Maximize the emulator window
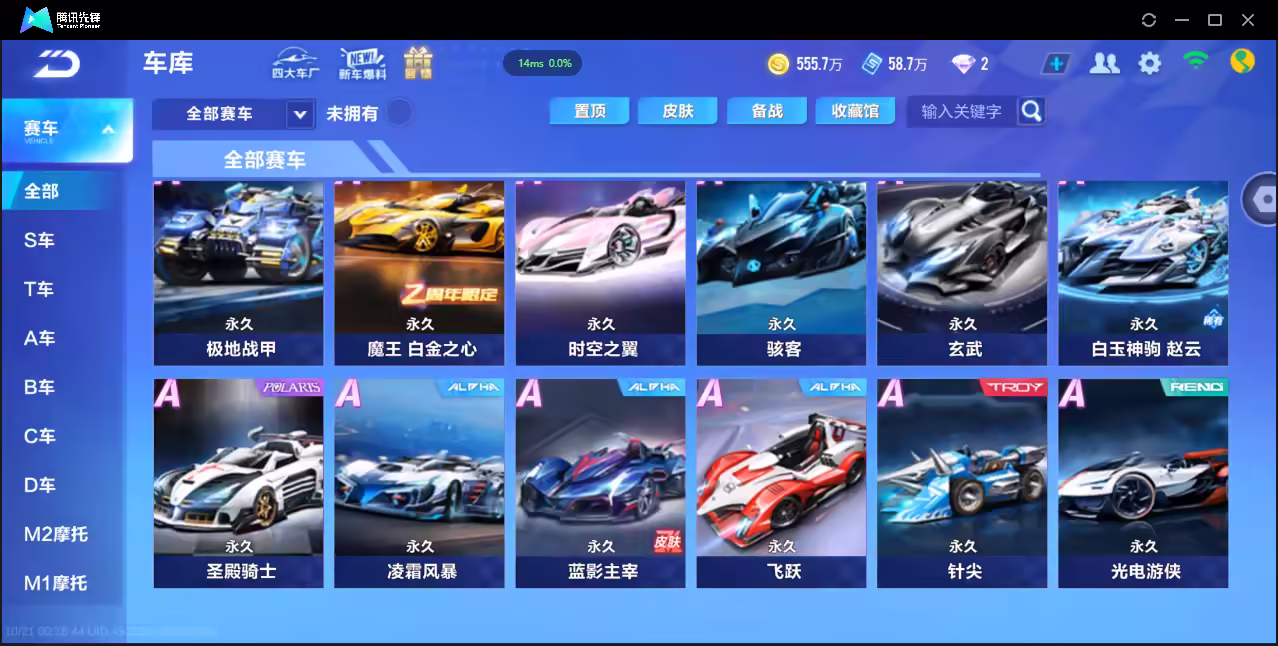Image resolution: width=1278 pixels, height=646 pixels. [x=1215, y=20]
